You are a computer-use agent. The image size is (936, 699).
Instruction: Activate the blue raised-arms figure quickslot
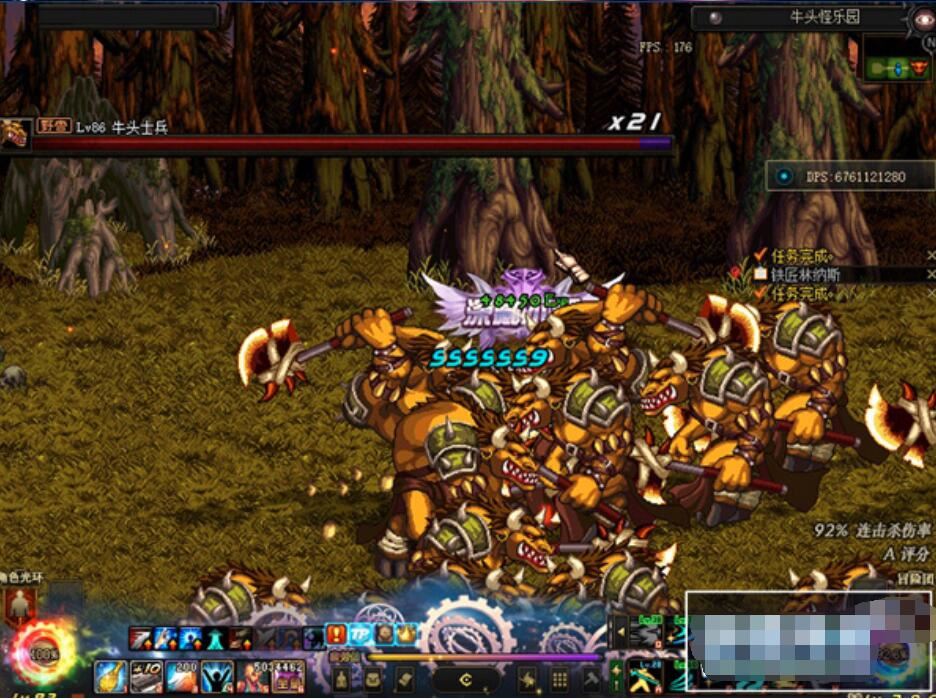[217, 676]
